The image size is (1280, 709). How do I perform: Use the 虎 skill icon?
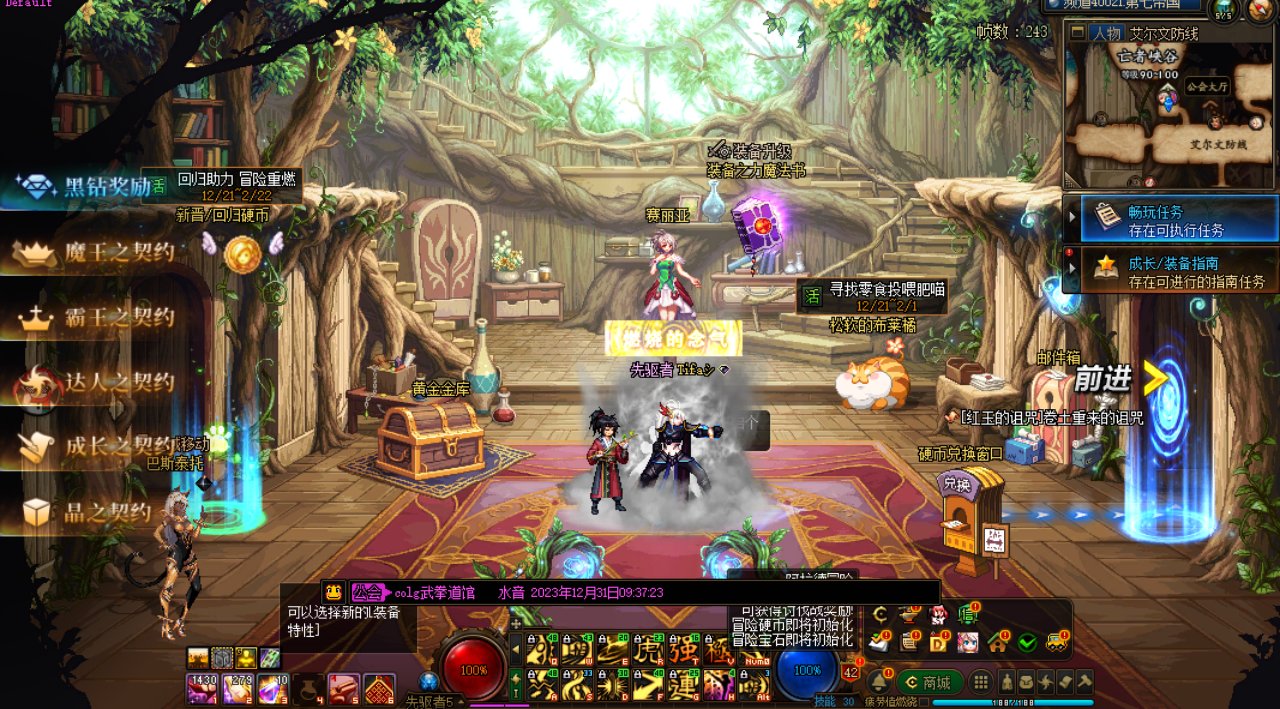click(x=650, y=650)
